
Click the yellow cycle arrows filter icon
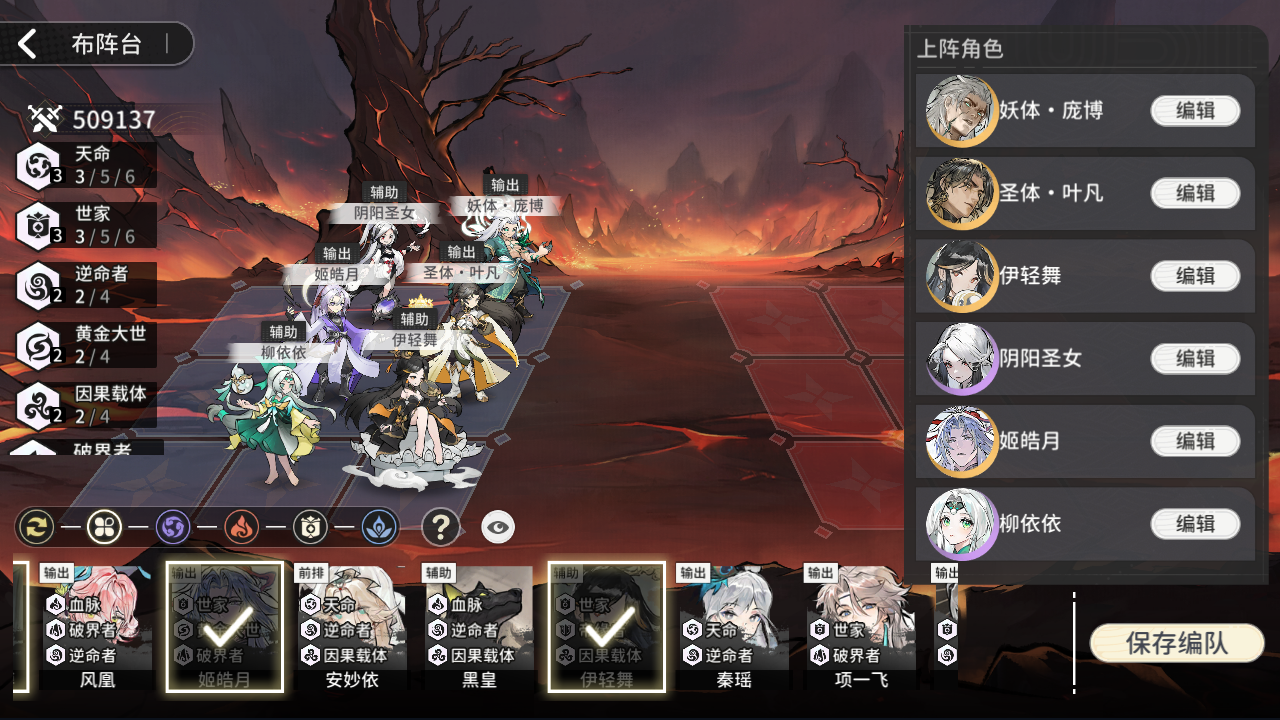[35, 526]
